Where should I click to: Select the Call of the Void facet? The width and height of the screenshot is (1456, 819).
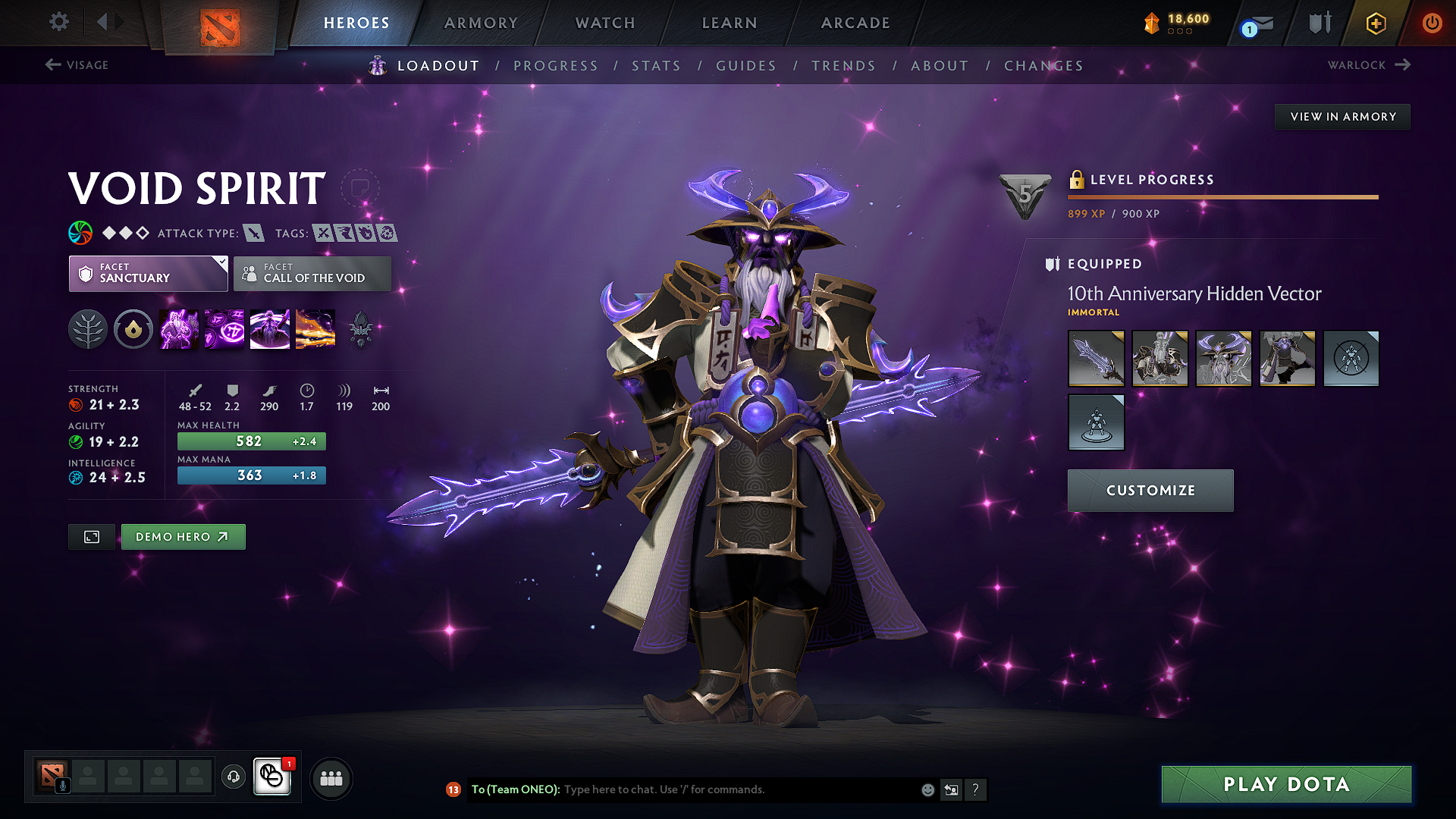pyautogui.click(x=312, y=274)
